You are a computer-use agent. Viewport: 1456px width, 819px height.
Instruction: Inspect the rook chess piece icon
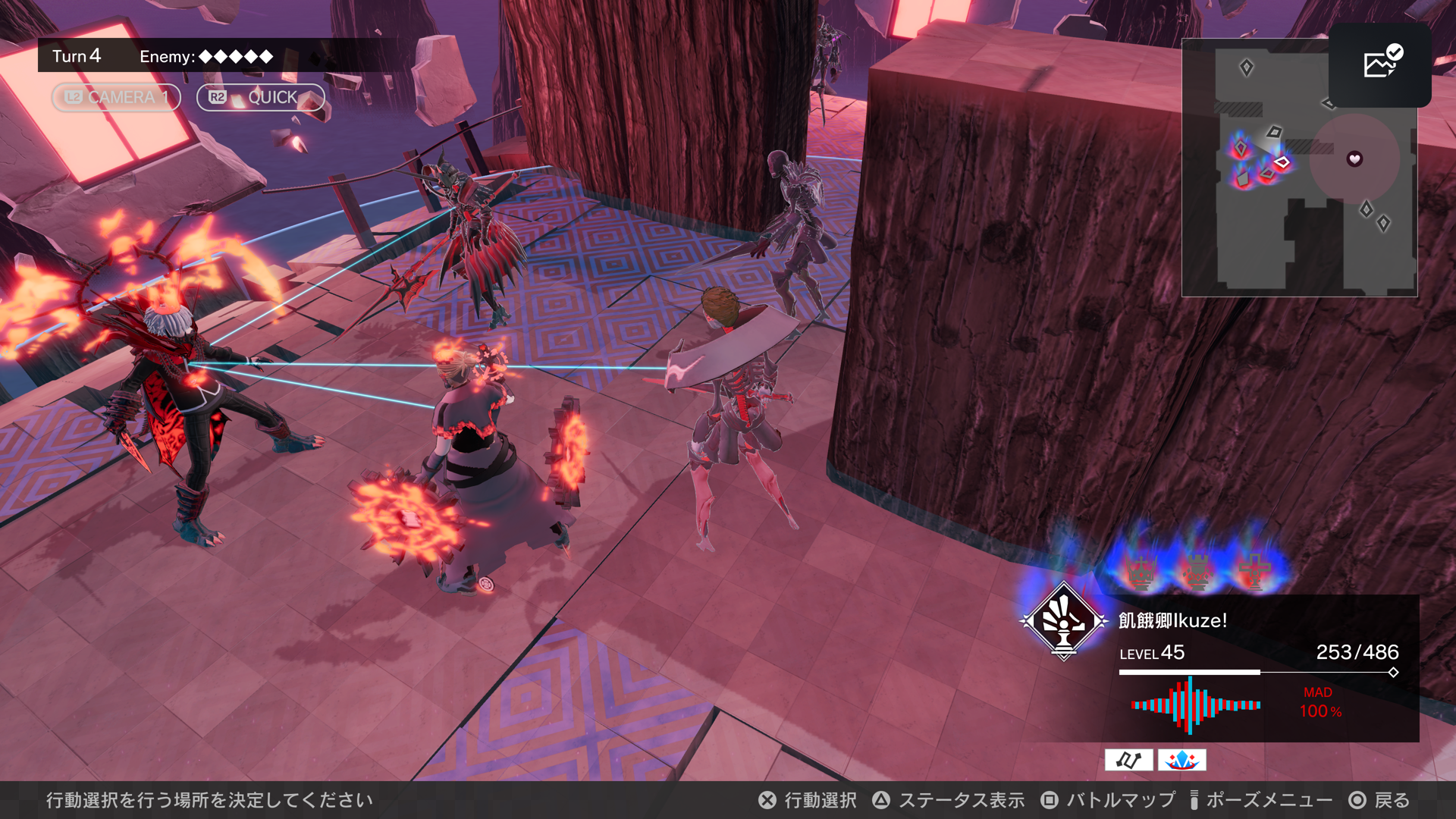tap(1198, 571)
